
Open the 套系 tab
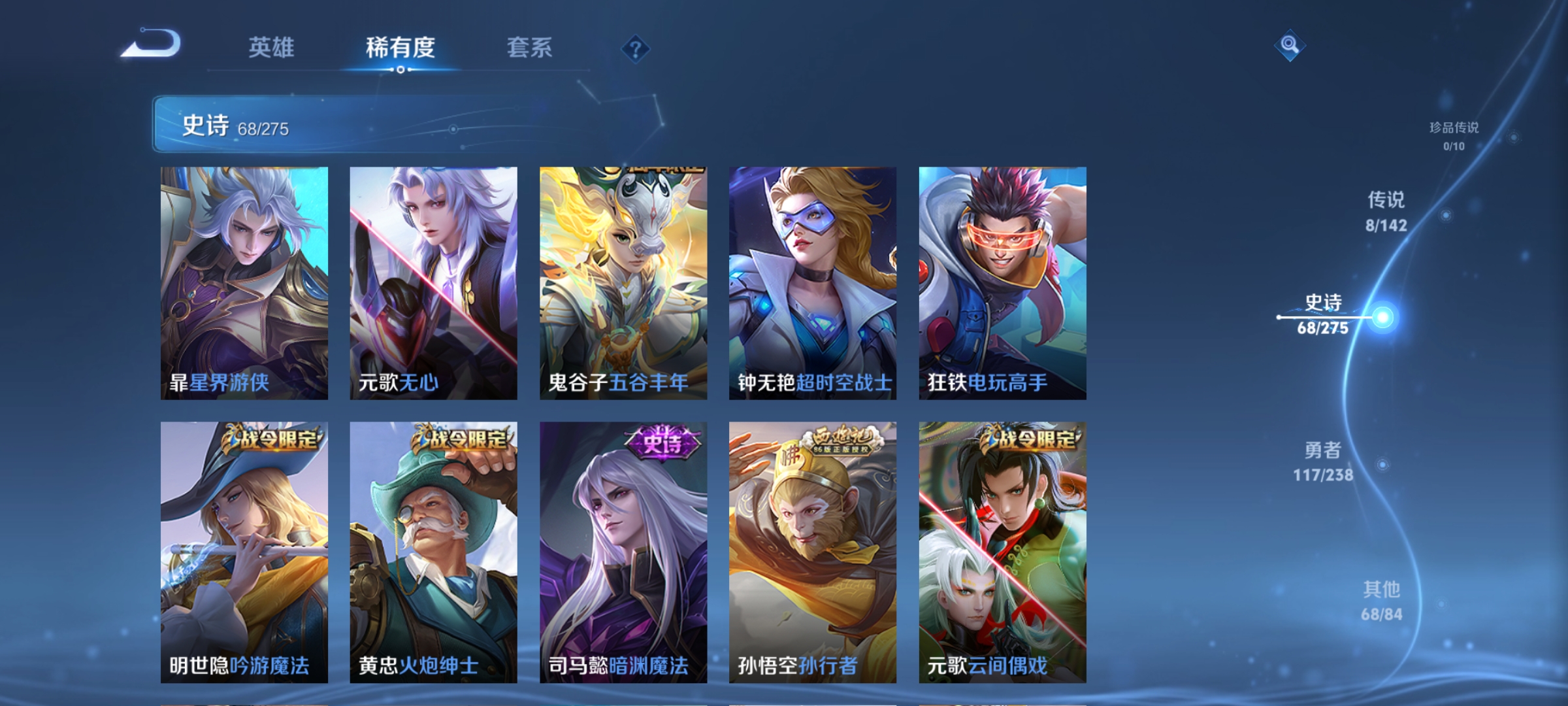[x=531, y=47]
